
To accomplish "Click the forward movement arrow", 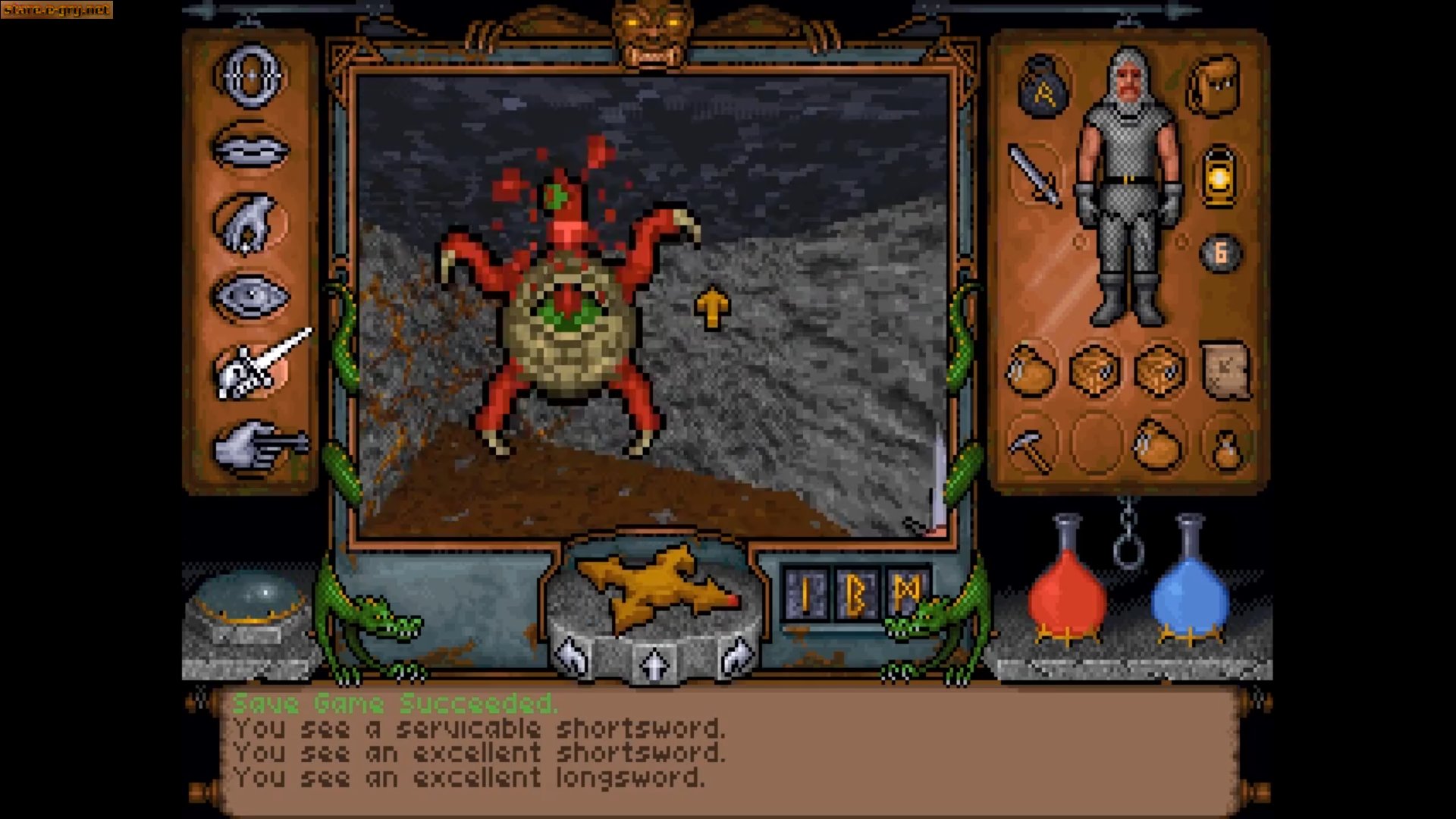I will pos(654,663).
